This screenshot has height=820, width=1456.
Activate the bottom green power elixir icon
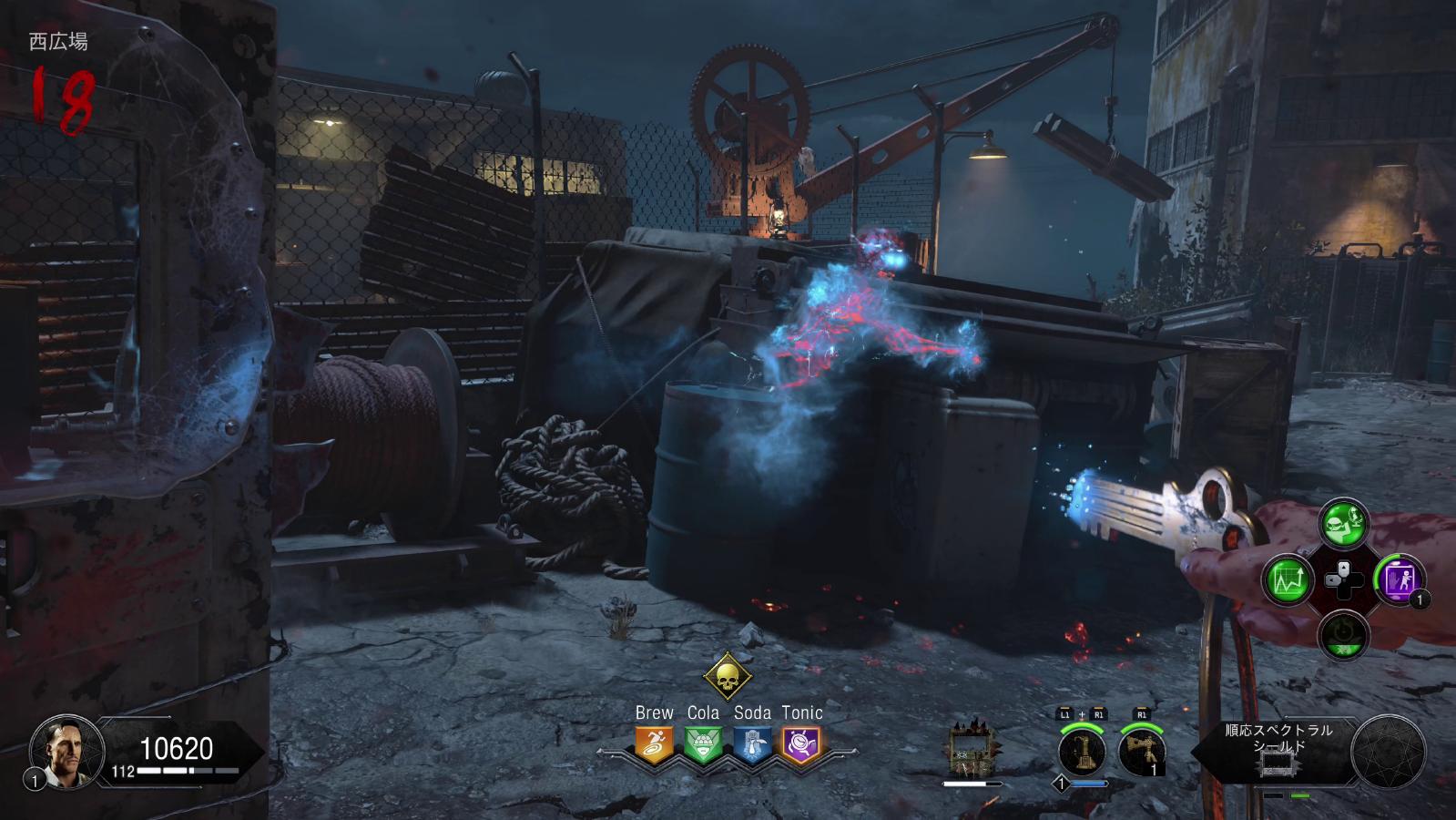click(1344, 635)
